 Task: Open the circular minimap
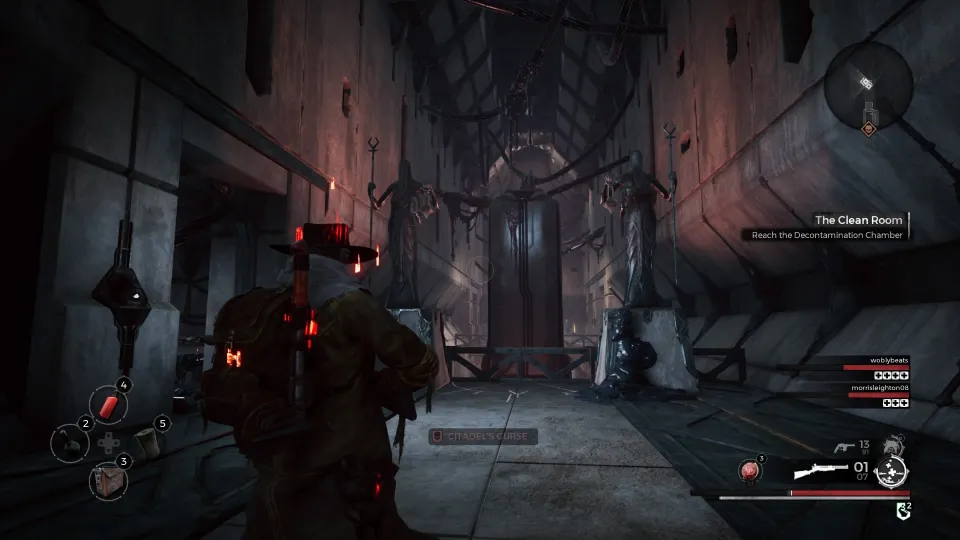point(868,88)
